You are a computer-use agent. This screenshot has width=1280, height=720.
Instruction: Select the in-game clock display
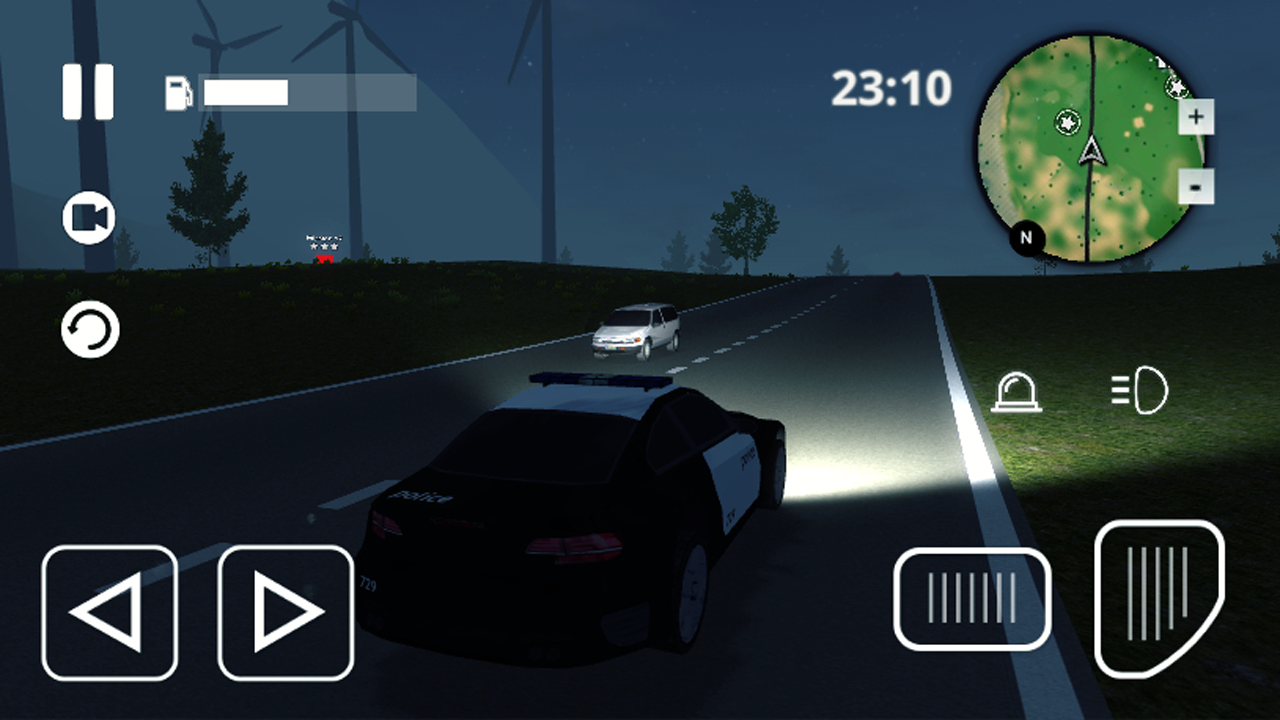tap(890, 90)
